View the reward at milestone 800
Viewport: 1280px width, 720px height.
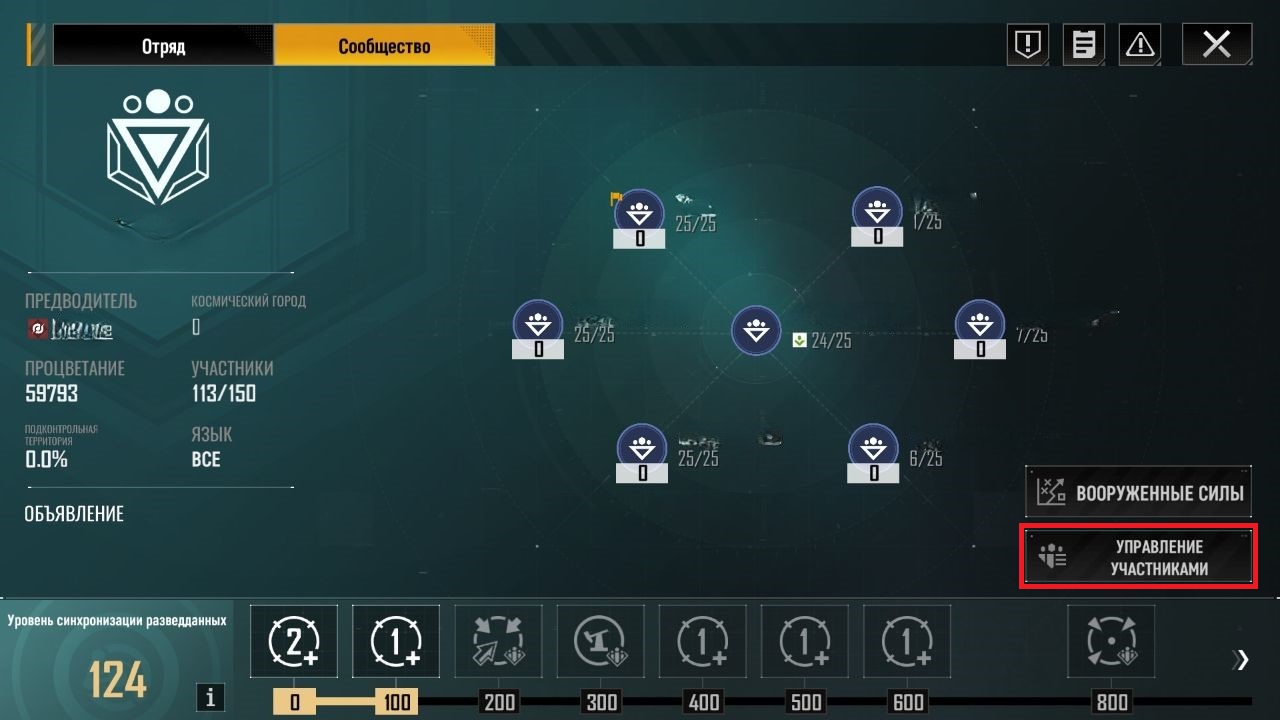coord(1111,641)
